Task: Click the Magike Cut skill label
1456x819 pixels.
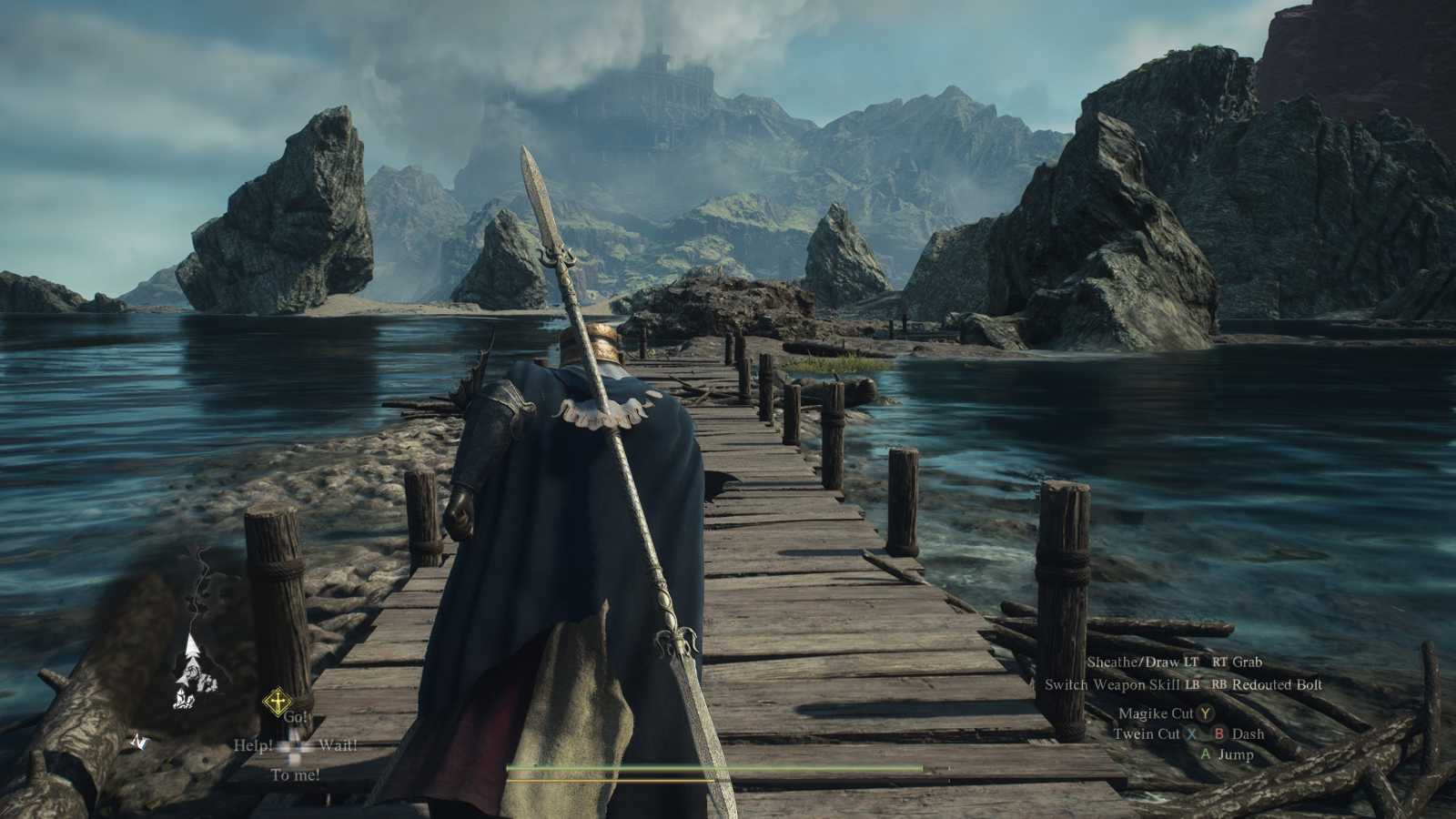Action: pyautogui.click(x=1157, y=714)
